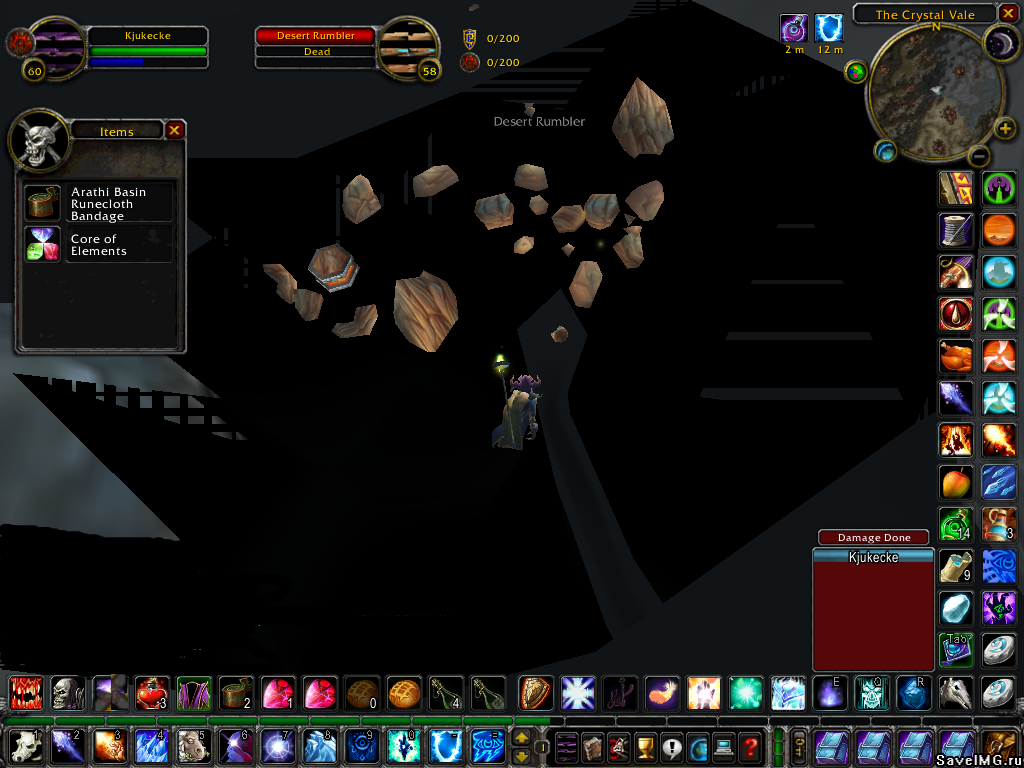This screenshot has height=768, width=1024.
Task: Close the minimap with the X button
Action: pyautogui.click(x=1008, y=14)
